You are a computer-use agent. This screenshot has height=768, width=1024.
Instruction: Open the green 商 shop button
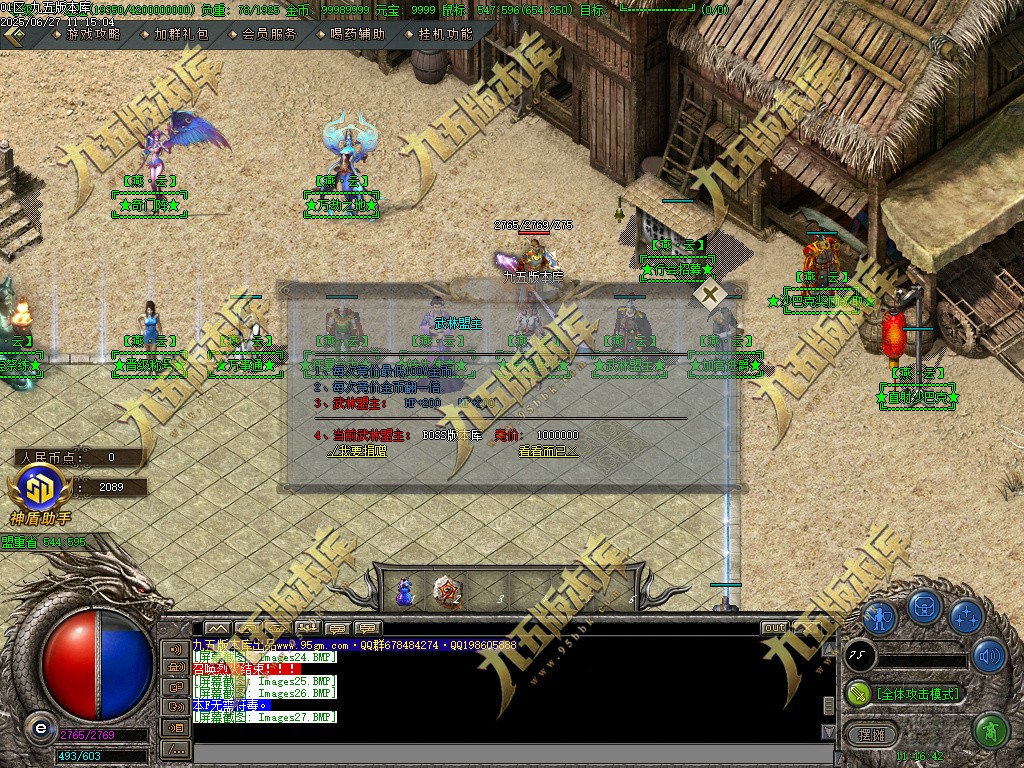pyautogui.click(x=990, y=731)
